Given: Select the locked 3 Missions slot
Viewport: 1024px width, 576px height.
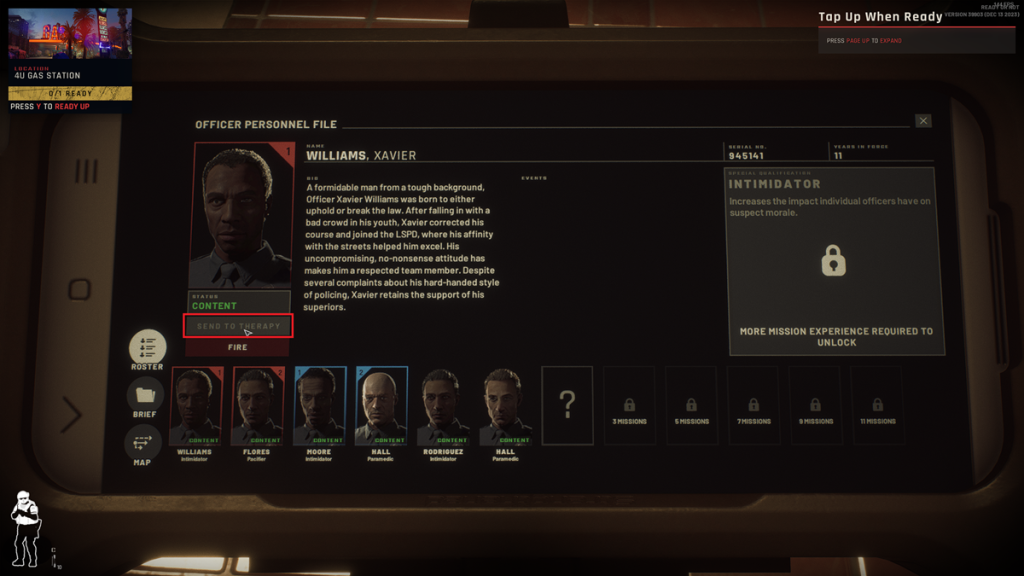Looking at the screenshot, I should click(629, 405).
